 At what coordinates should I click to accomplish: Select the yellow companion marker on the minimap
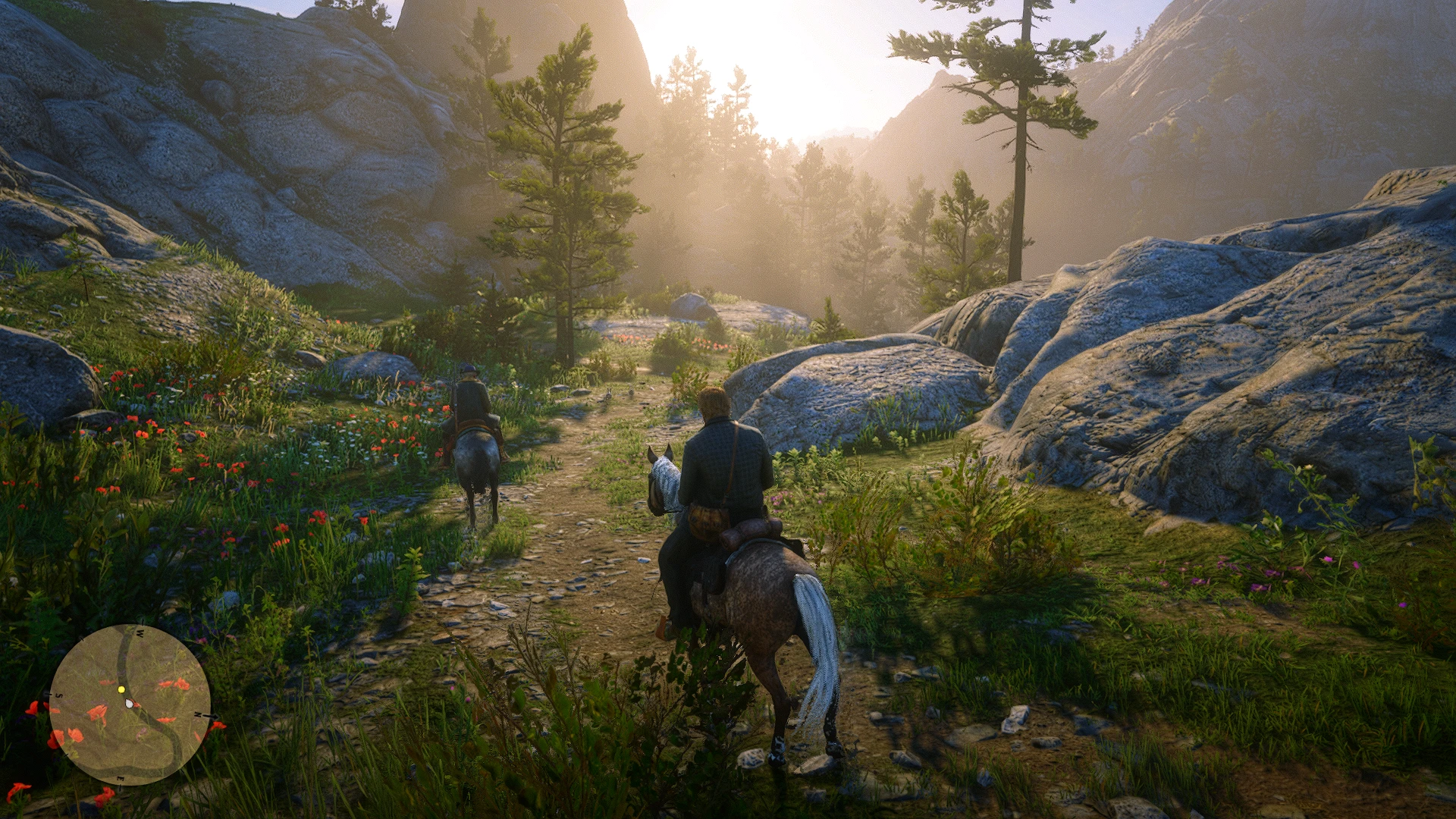point(121,689)
